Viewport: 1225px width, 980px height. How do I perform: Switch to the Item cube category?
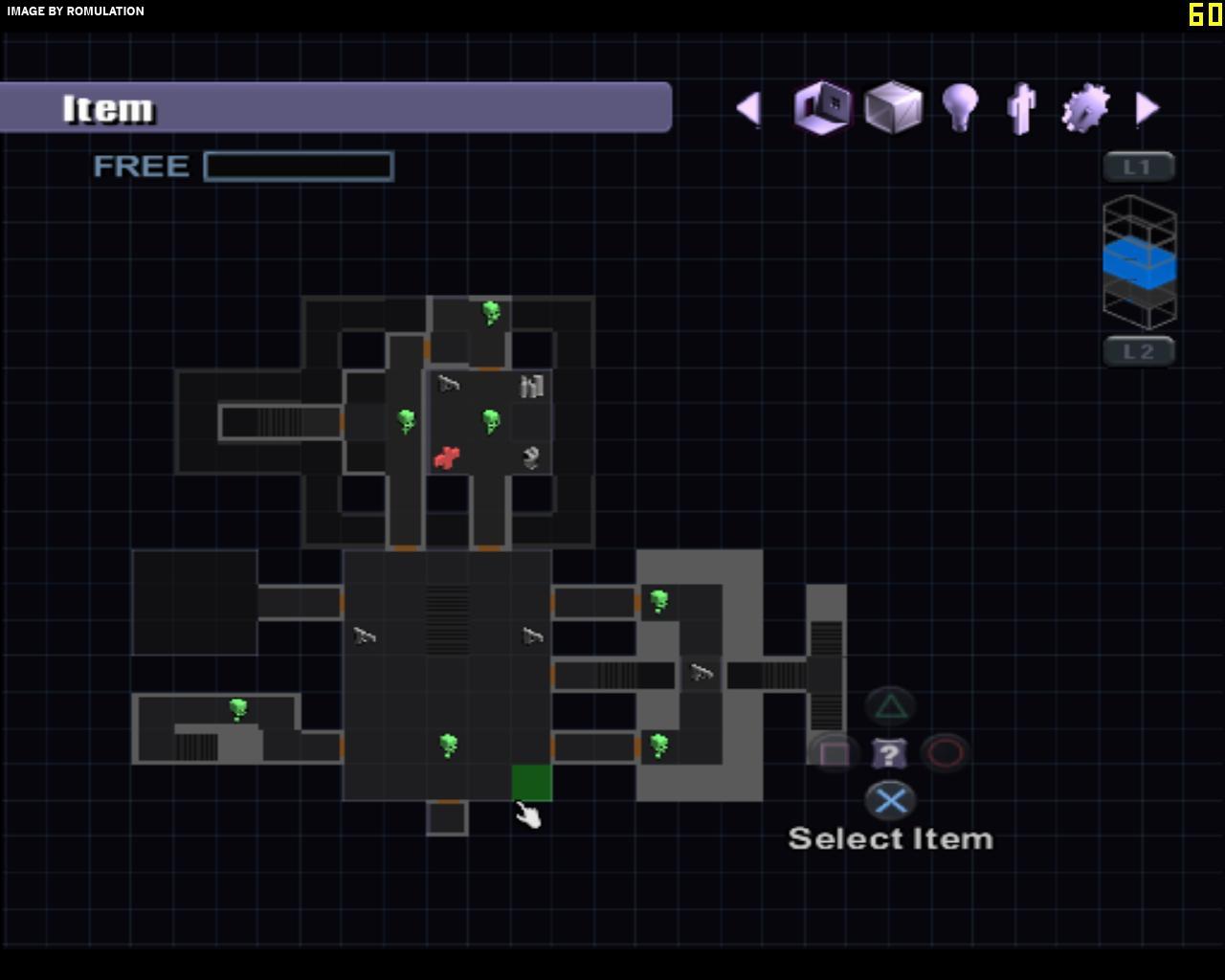893,107
